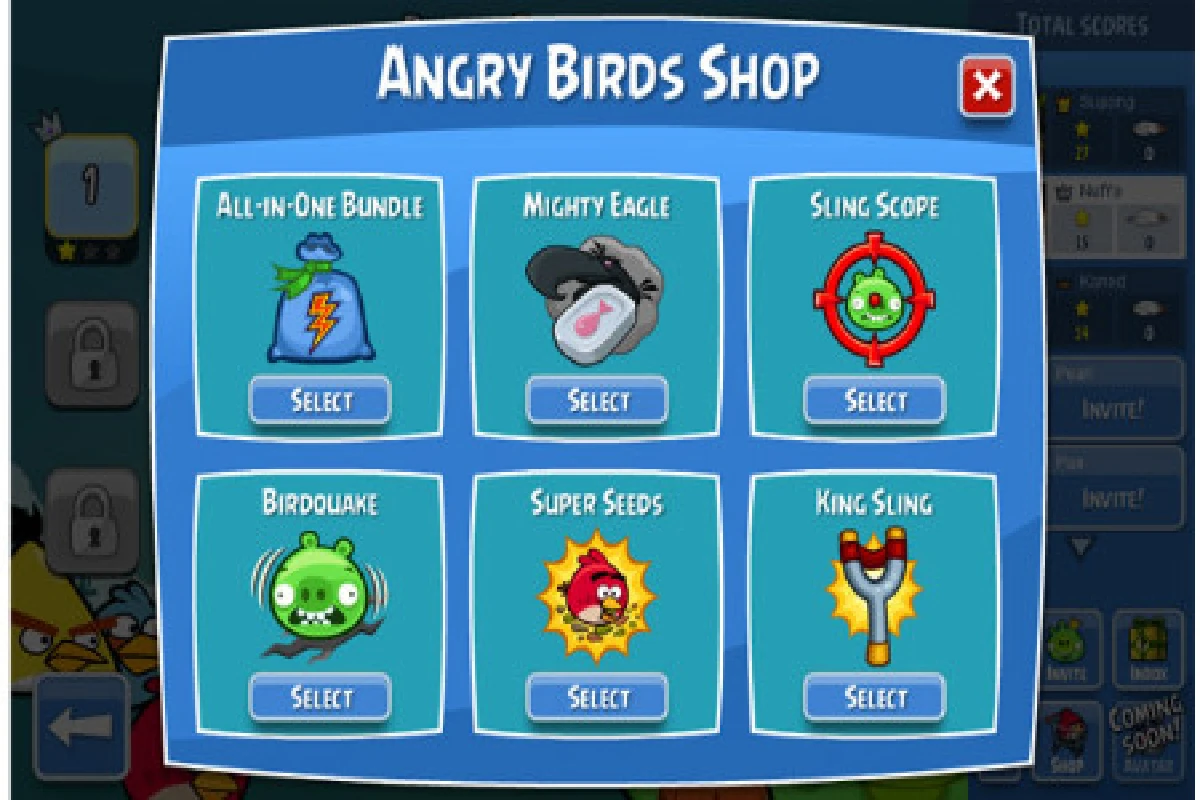
Task: Close the Angry Birds Shop window
Action: coord(986,87)
